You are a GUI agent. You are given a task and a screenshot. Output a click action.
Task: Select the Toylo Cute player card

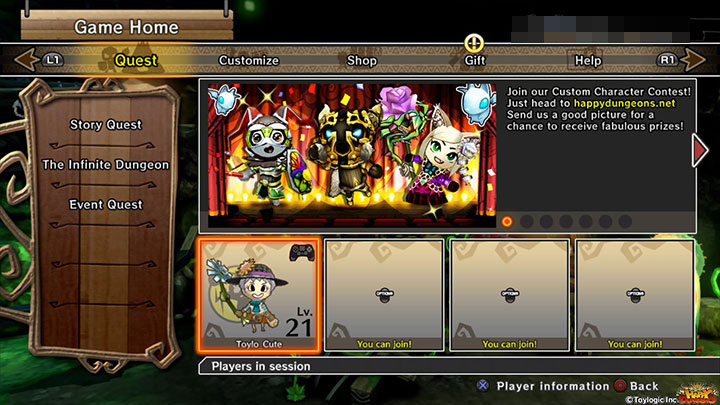click(260, 295)
